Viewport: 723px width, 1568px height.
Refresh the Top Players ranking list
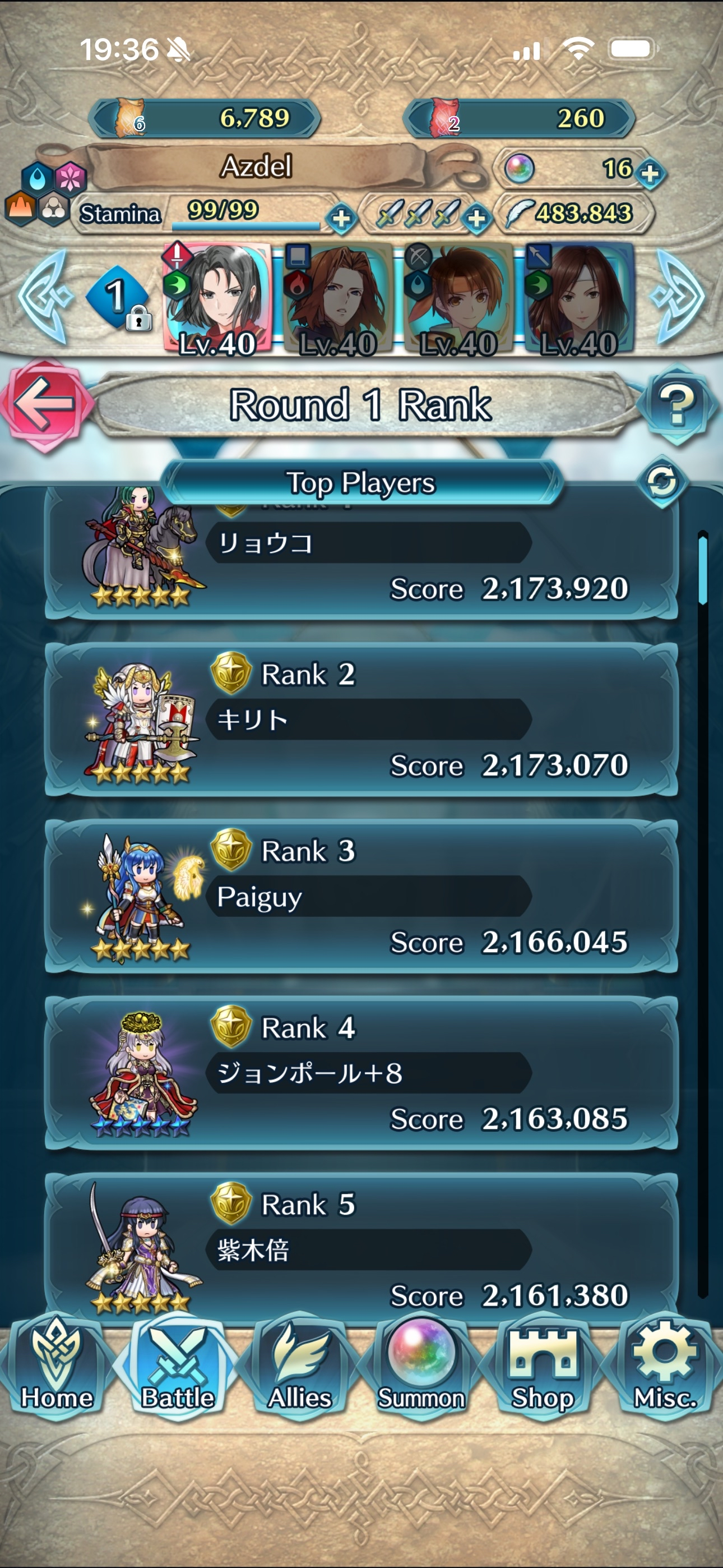tap(661, 482)
